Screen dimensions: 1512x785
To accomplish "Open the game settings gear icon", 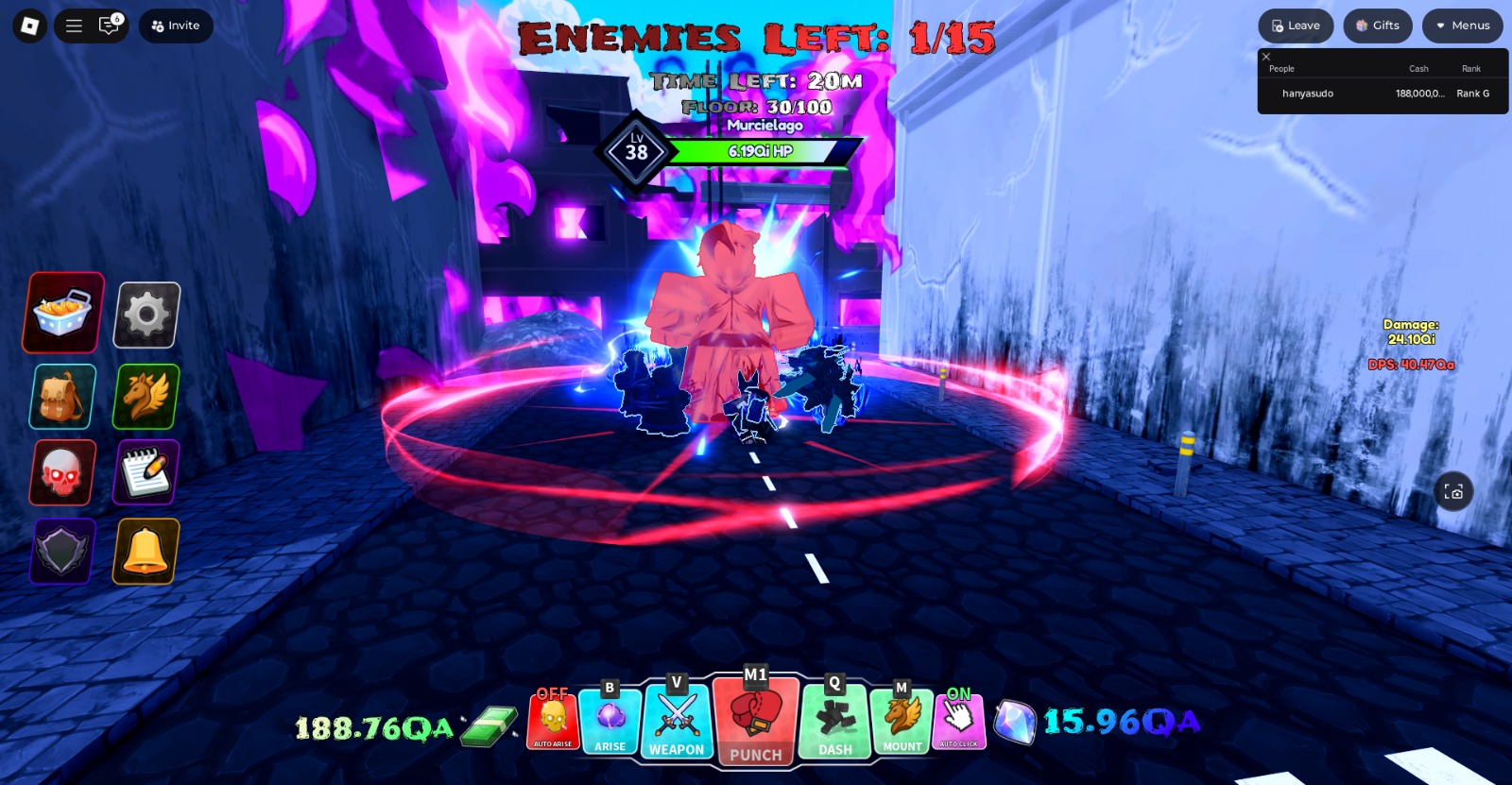I will coord(144,312).
